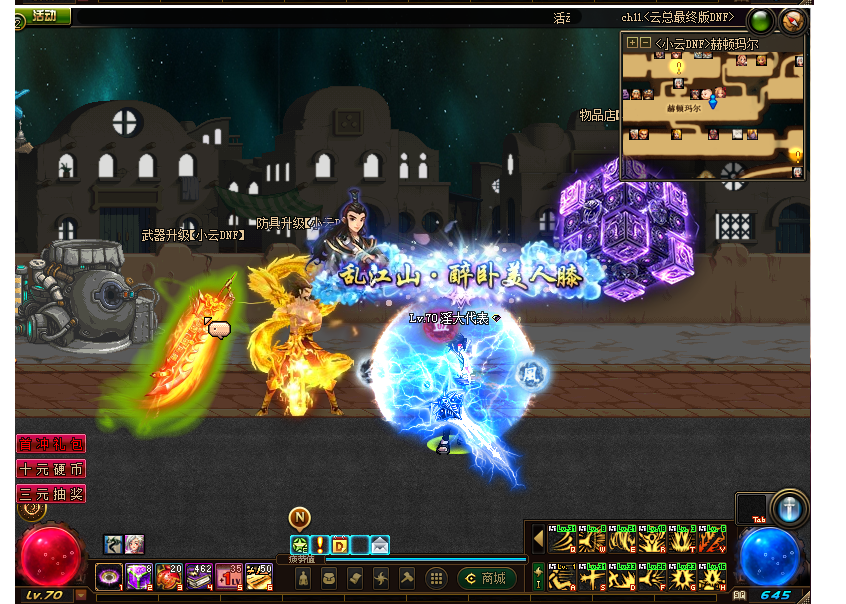
Task: Open the compass world map icon
Action: [793, 21]
